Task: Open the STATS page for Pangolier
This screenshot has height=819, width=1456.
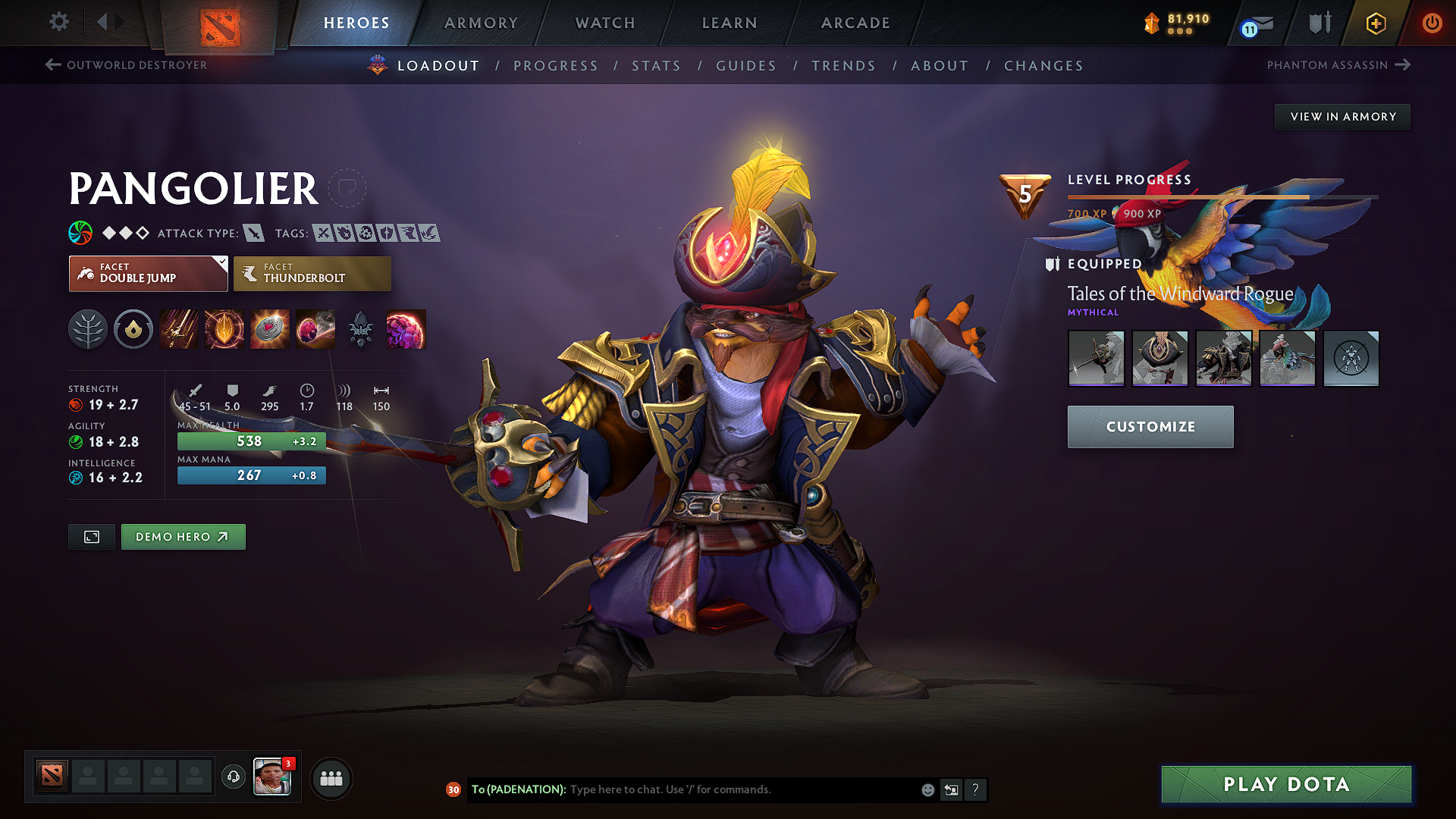Action: tap(656, 66)
